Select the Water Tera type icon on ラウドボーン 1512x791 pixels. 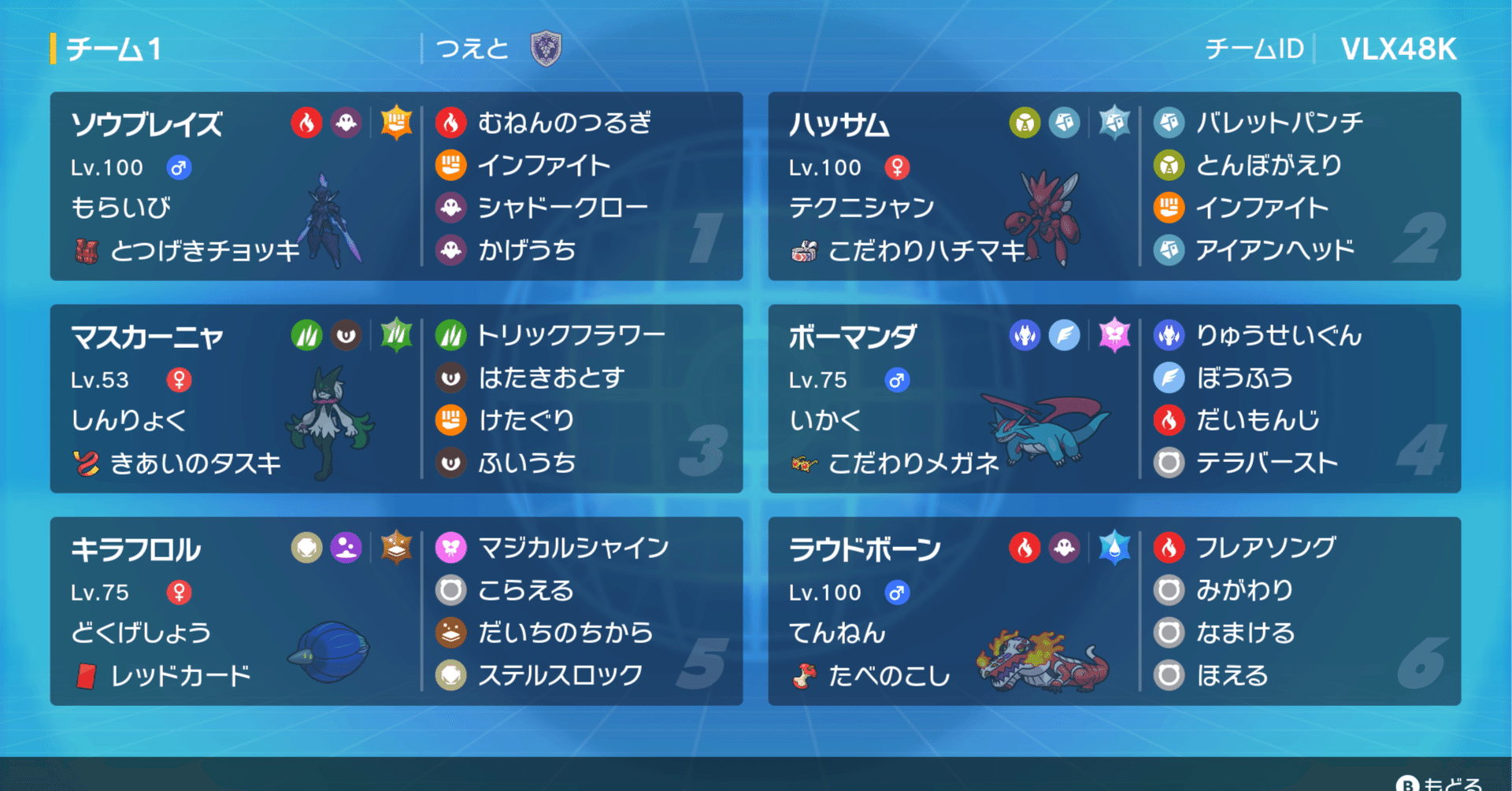[x=1115, y=546]
